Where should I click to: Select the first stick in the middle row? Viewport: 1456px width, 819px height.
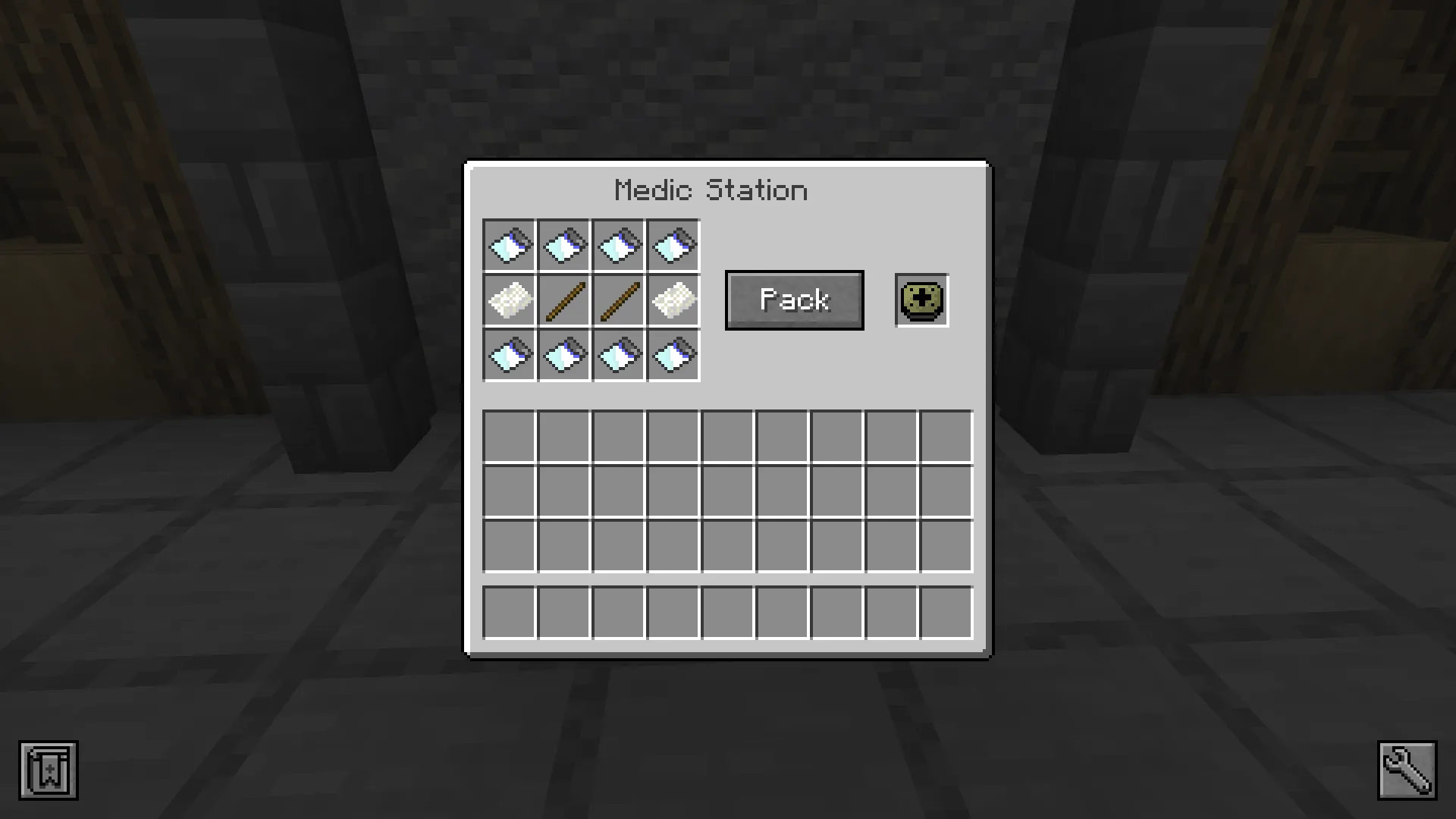click(563, 300)
